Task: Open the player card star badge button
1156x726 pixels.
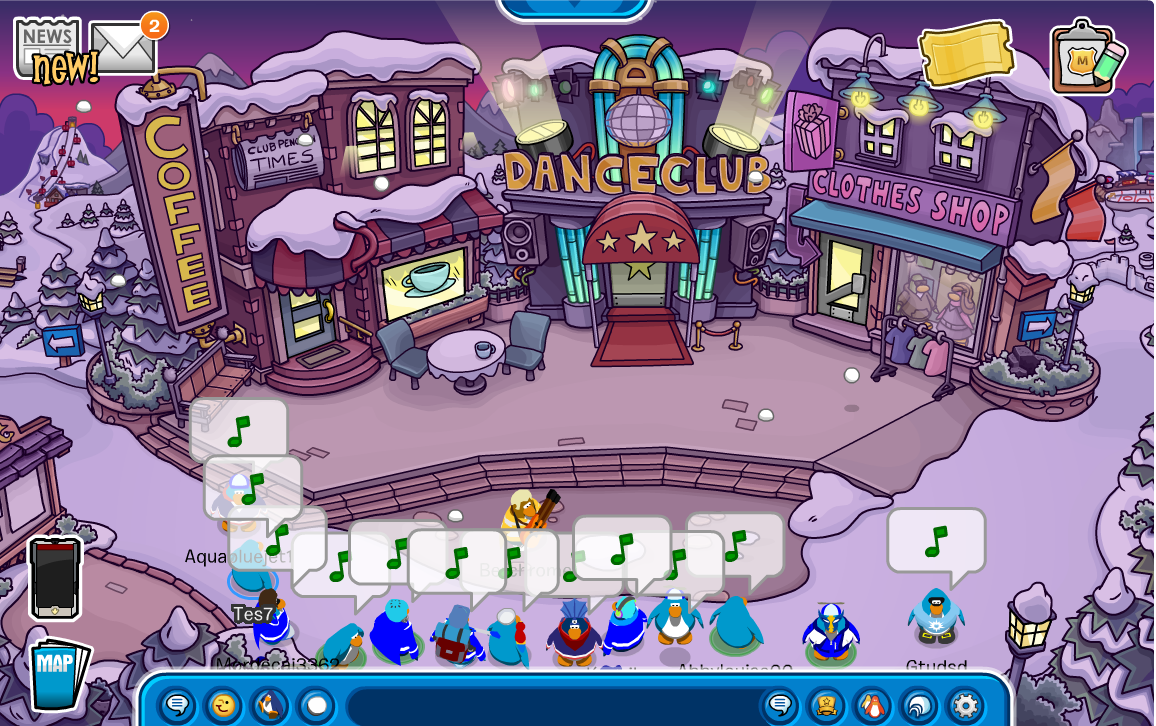Action: pyautogui.click(x=826, y=706)
